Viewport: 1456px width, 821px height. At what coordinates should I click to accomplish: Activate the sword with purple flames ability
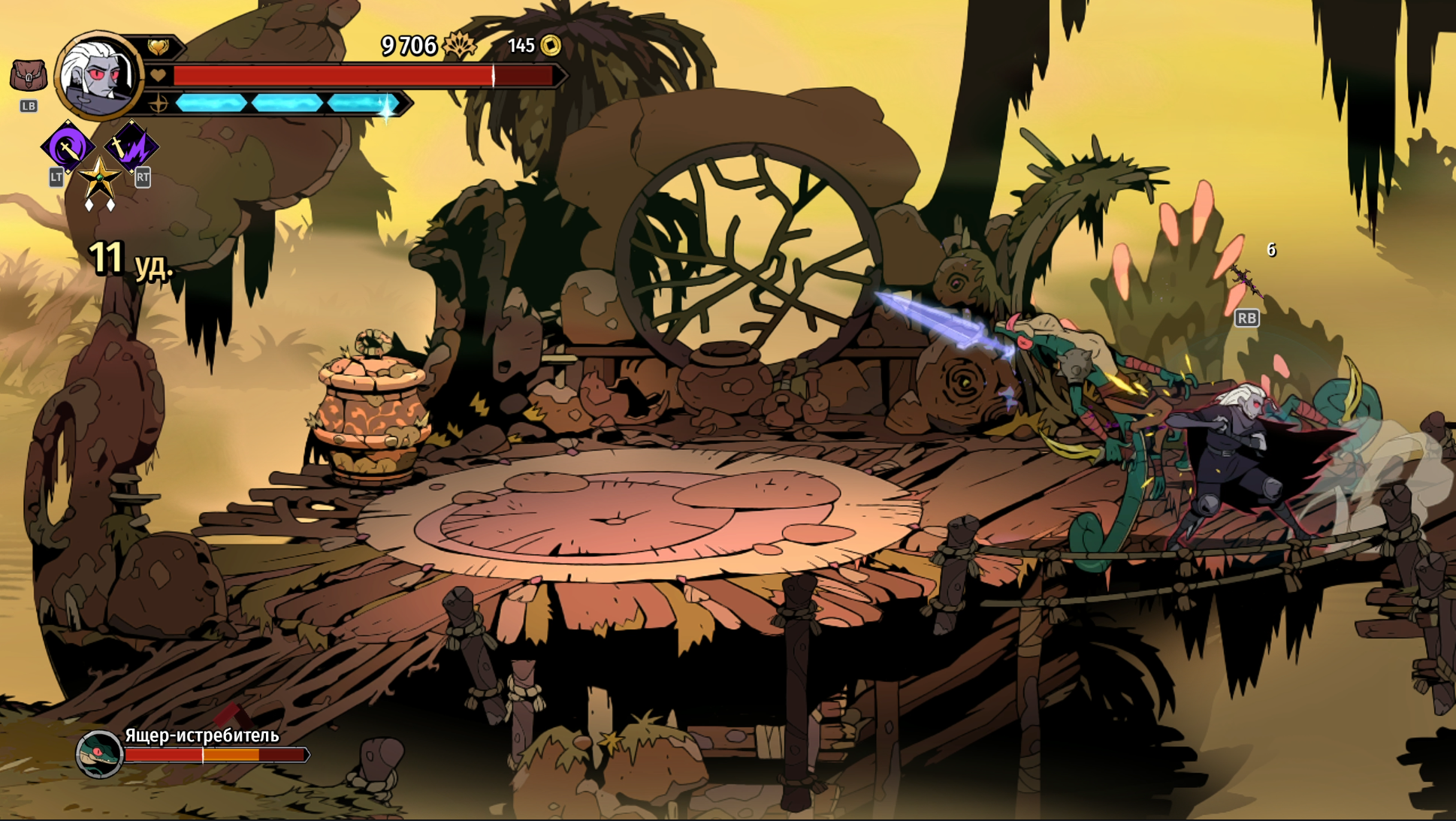[131, 146]
